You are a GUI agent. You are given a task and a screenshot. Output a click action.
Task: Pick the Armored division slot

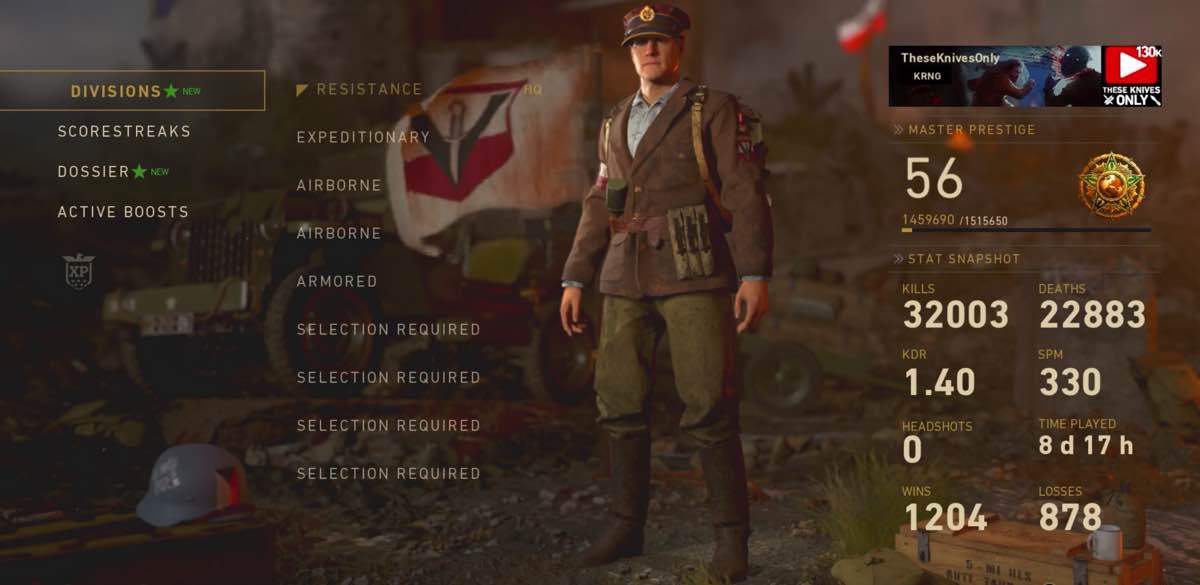click(x=337, y=282)
